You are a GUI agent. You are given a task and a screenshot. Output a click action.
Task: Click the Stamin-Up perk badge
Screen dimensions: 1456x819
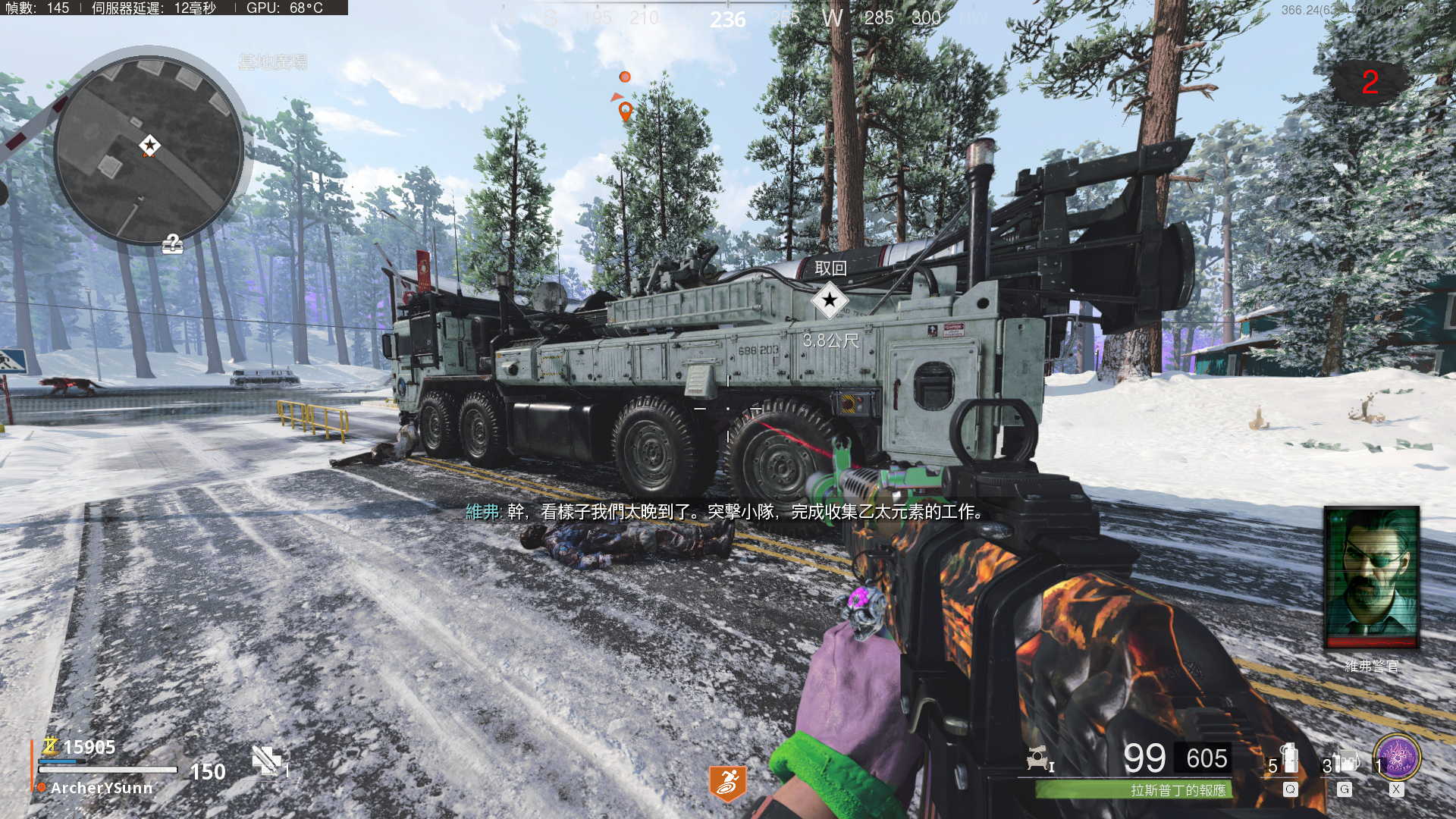coord(727,783)
